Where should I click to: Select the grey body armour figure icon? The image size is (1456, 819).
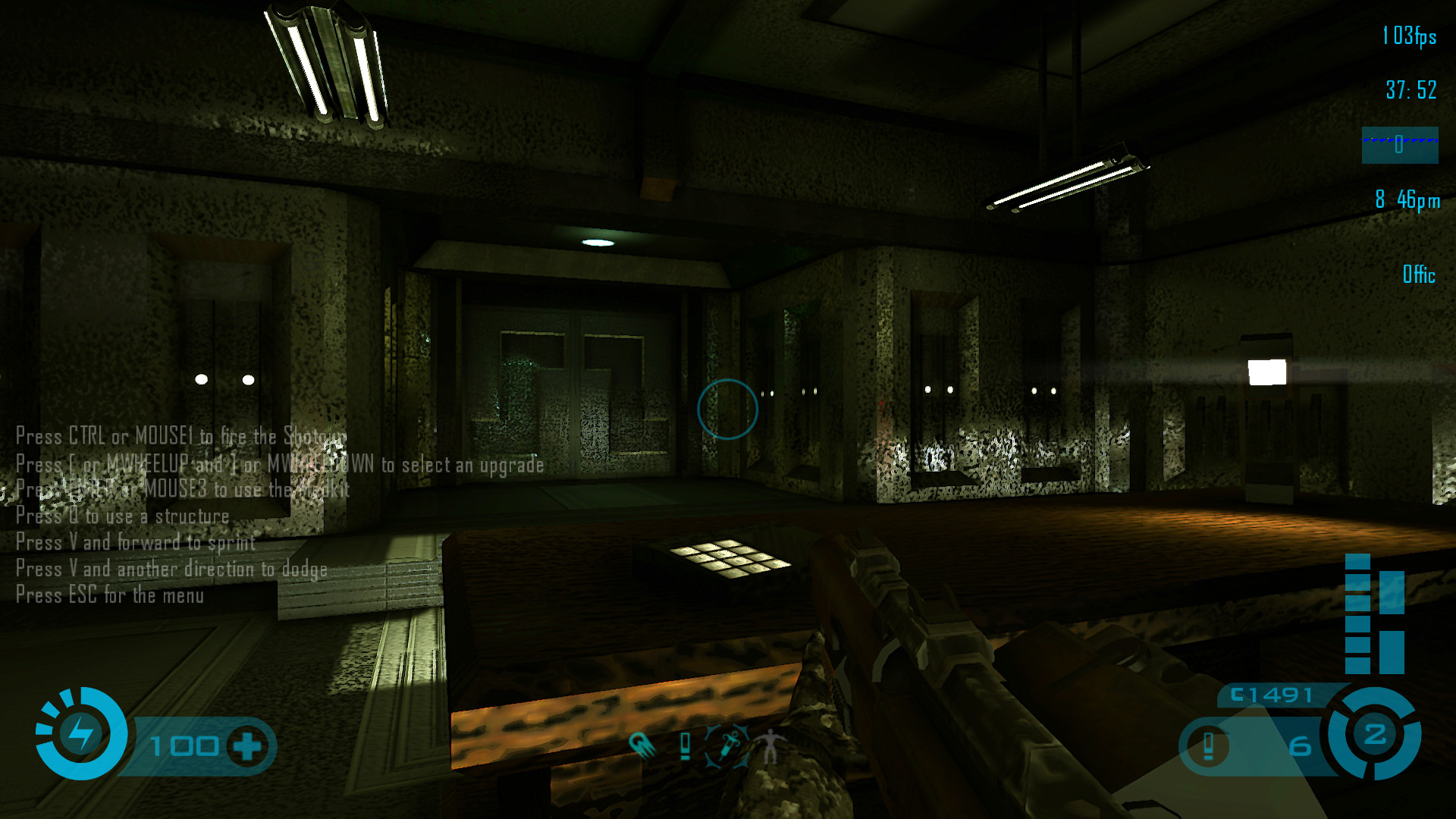pos(770,746)
